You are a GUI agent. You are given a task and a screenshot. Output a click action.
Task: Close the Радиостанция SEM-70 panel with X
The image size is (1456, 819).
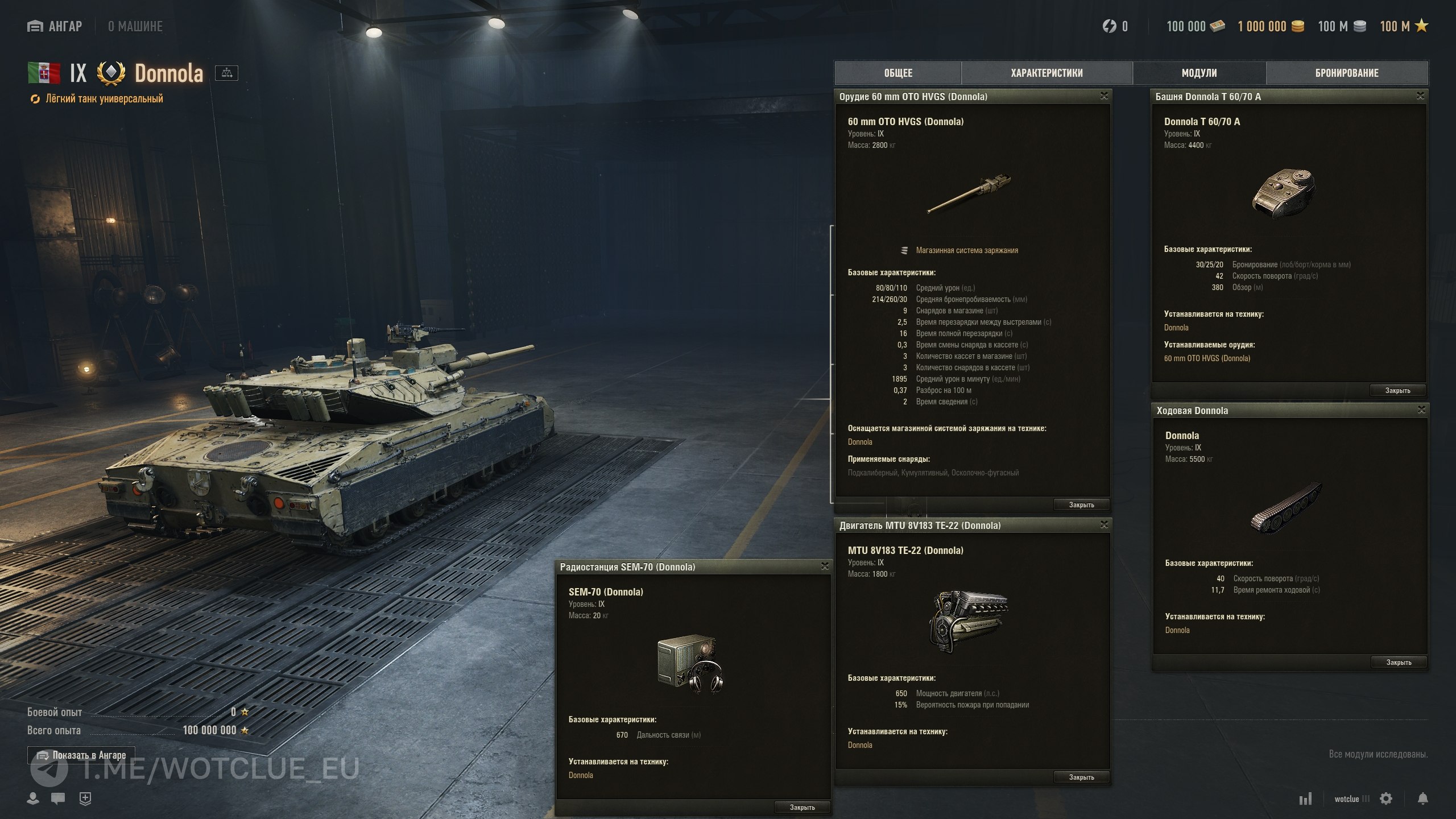[825, 566]
